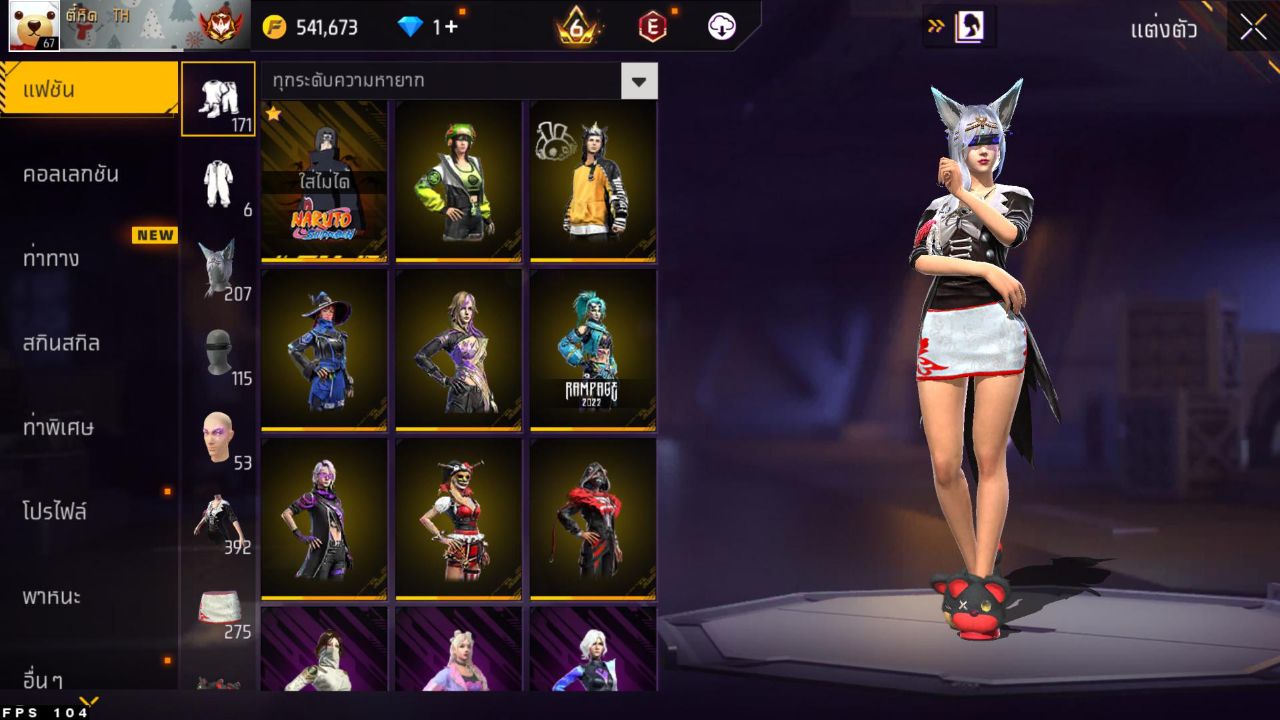This screenshot has width=1280, height=720.
Task: Expand the rarity filter dropdown arrow
Action: click(x=640, y=81)
